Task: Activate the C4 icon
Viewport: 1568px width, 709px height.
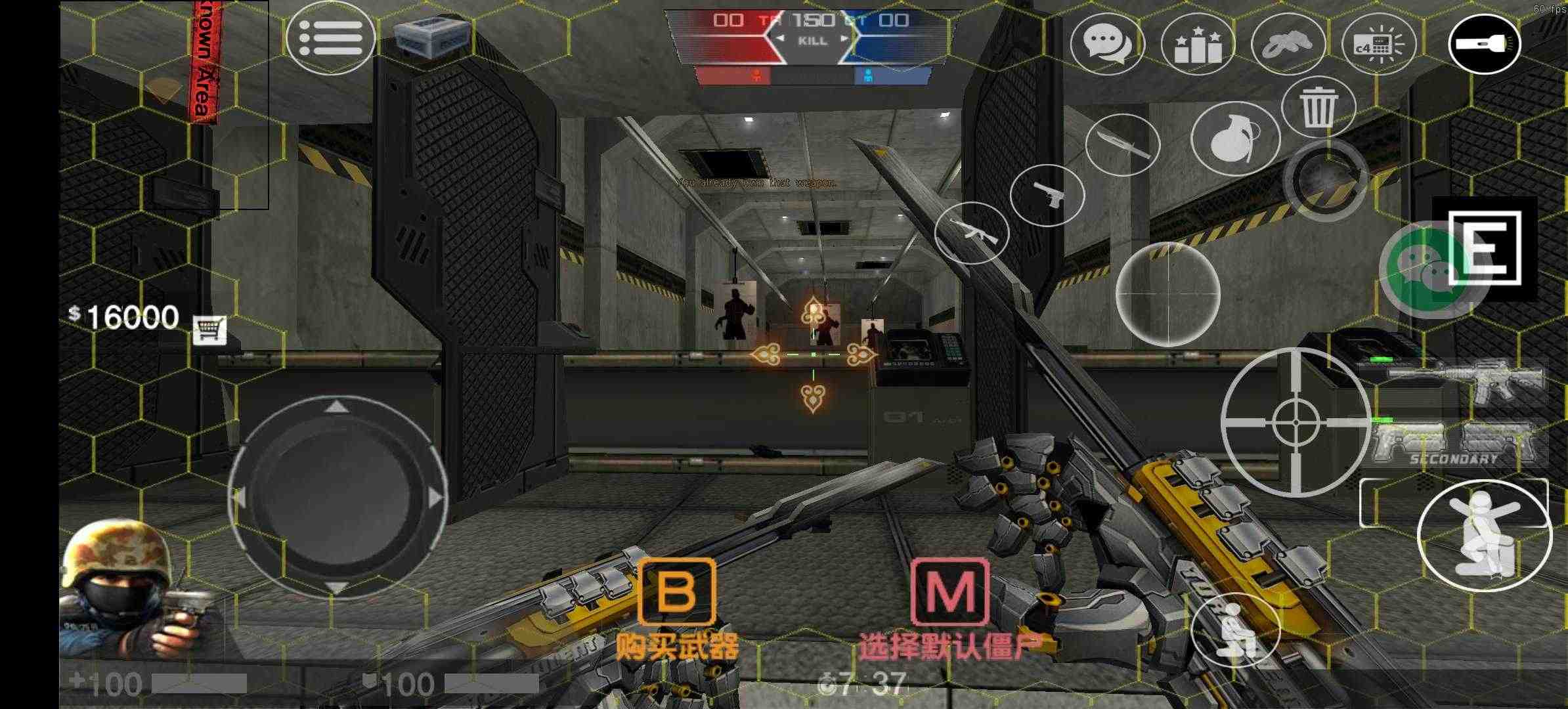Action: click(x=1376, y=43)
